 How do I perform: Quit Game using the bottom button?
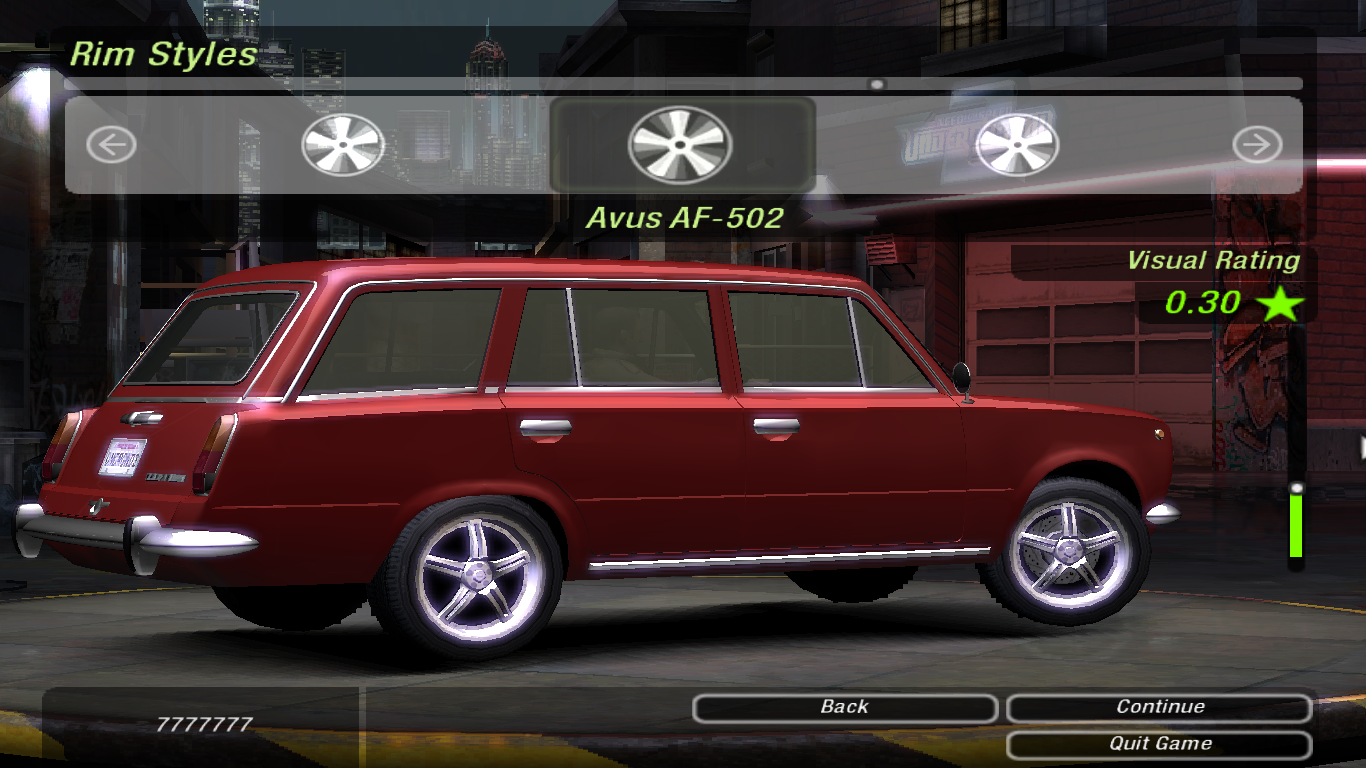(1159, 744)
